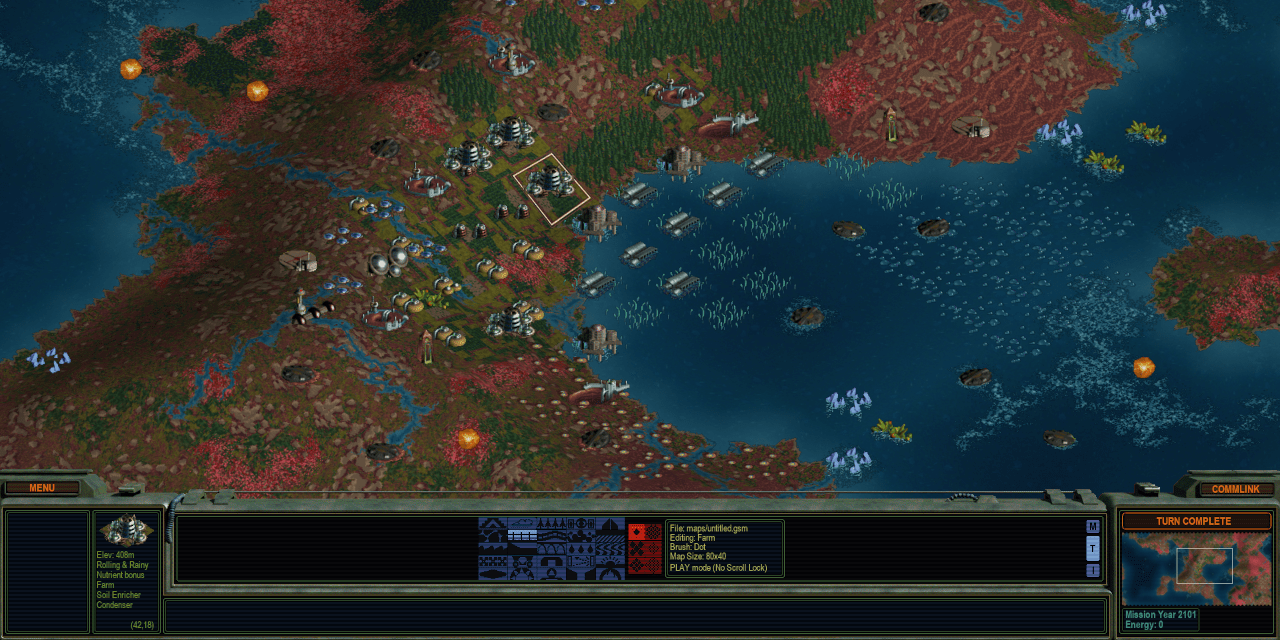Choose the pine trees forest tool
This screenshot has height=640, width=1280.
[x=552, y=523]
